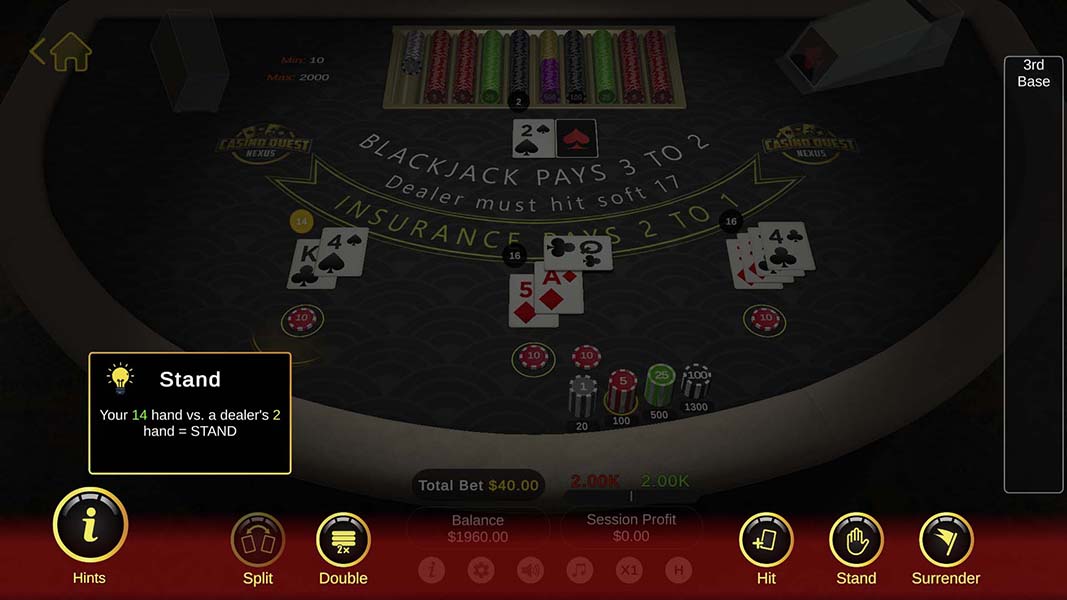Take another card with Hit
1067x600 pixels.
(766, 541)
